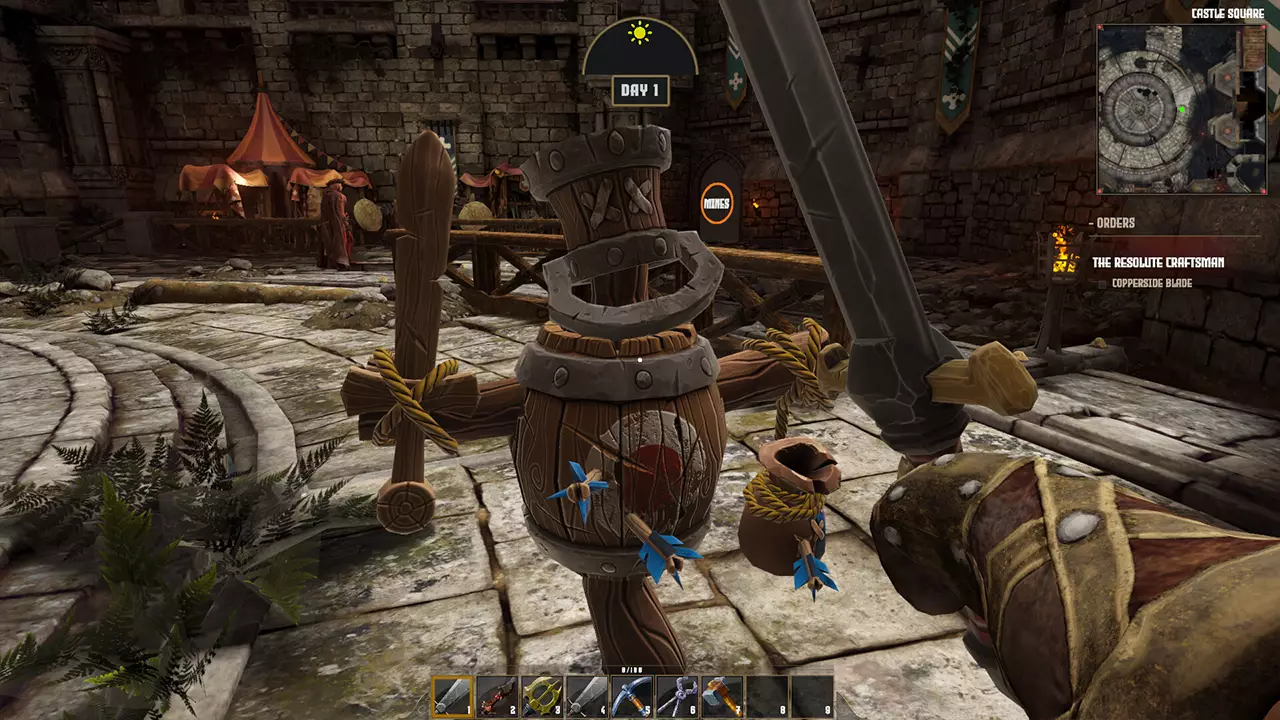Select the sword in hotbar slot 1
This screenshot has height=720, width=1280.
(x=450, y=695)
